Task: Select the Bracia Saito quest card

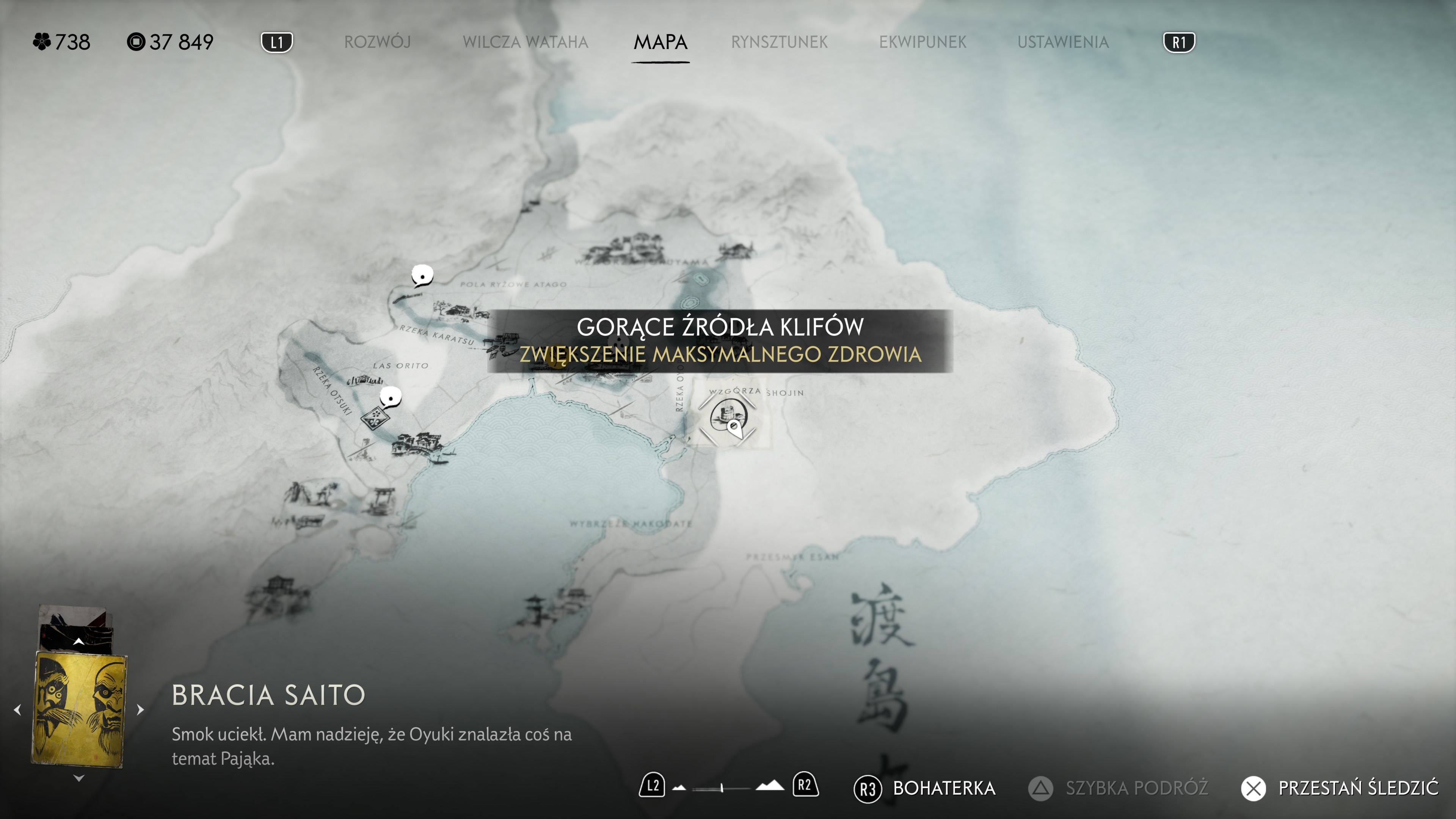Action: tap(79, 709)
